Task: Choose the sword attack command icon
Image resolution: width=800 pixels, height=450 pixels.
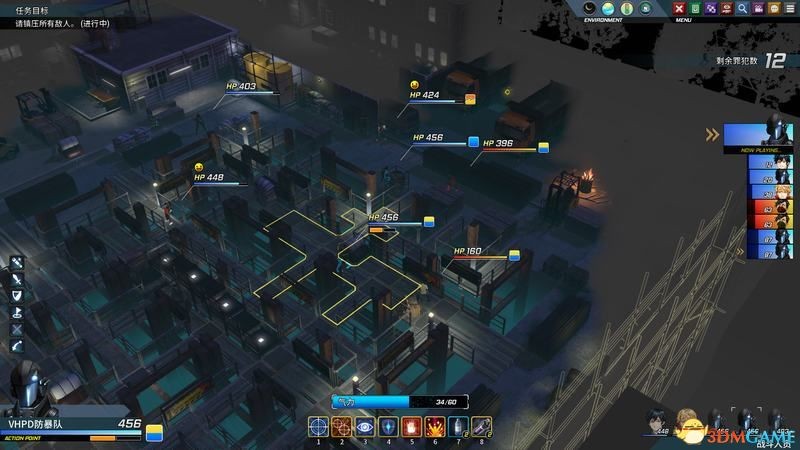Action: pos(17,280)
